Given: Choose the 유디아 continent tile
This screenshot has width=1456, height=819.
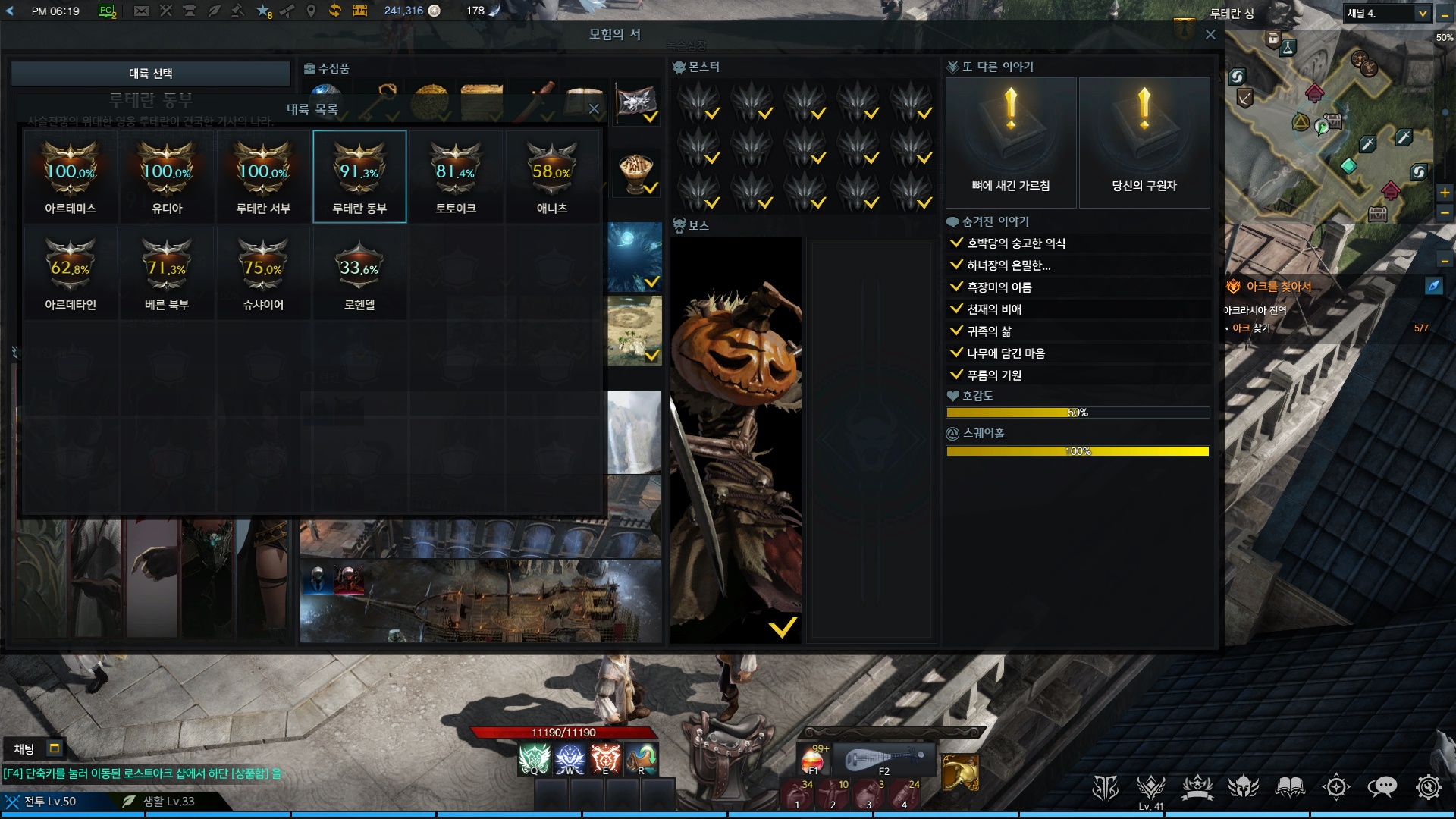Looking at the screenshot, I should 167,177.
